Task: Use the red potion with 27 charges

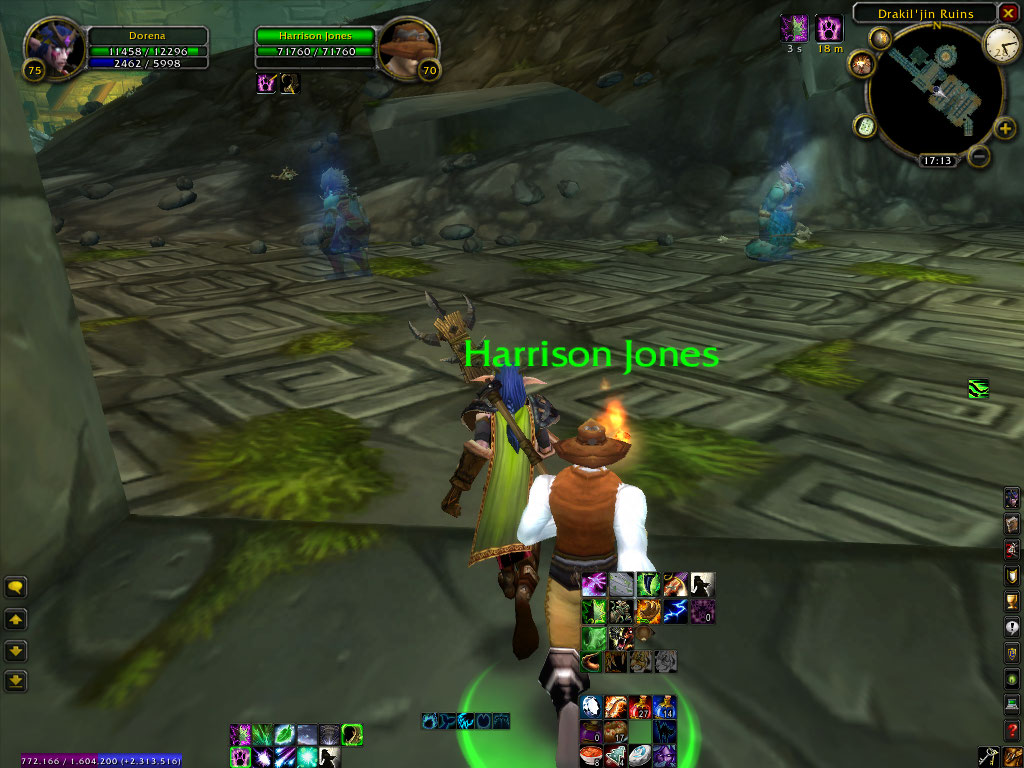Action: point(641,707)
